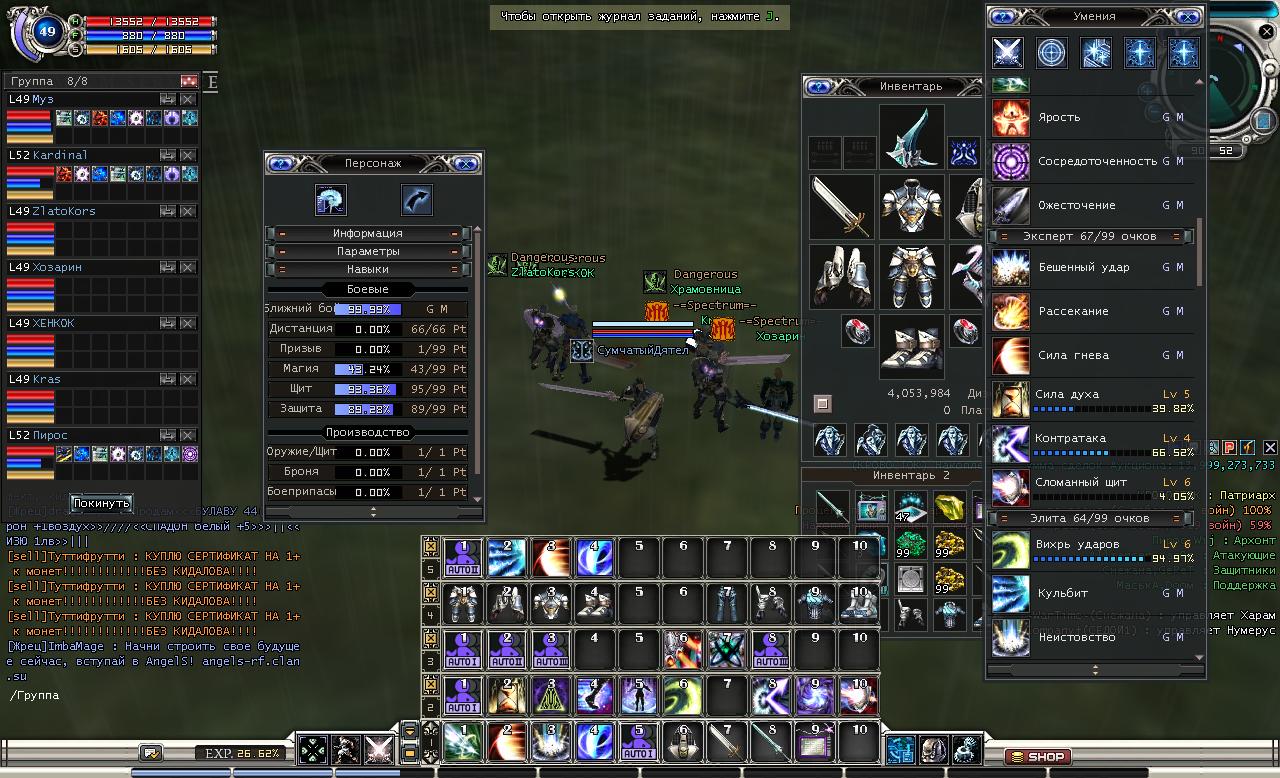The image size is (1280, 778).
Task: Select the equipped chest armor slot
Action: click(x=911, y=207)
